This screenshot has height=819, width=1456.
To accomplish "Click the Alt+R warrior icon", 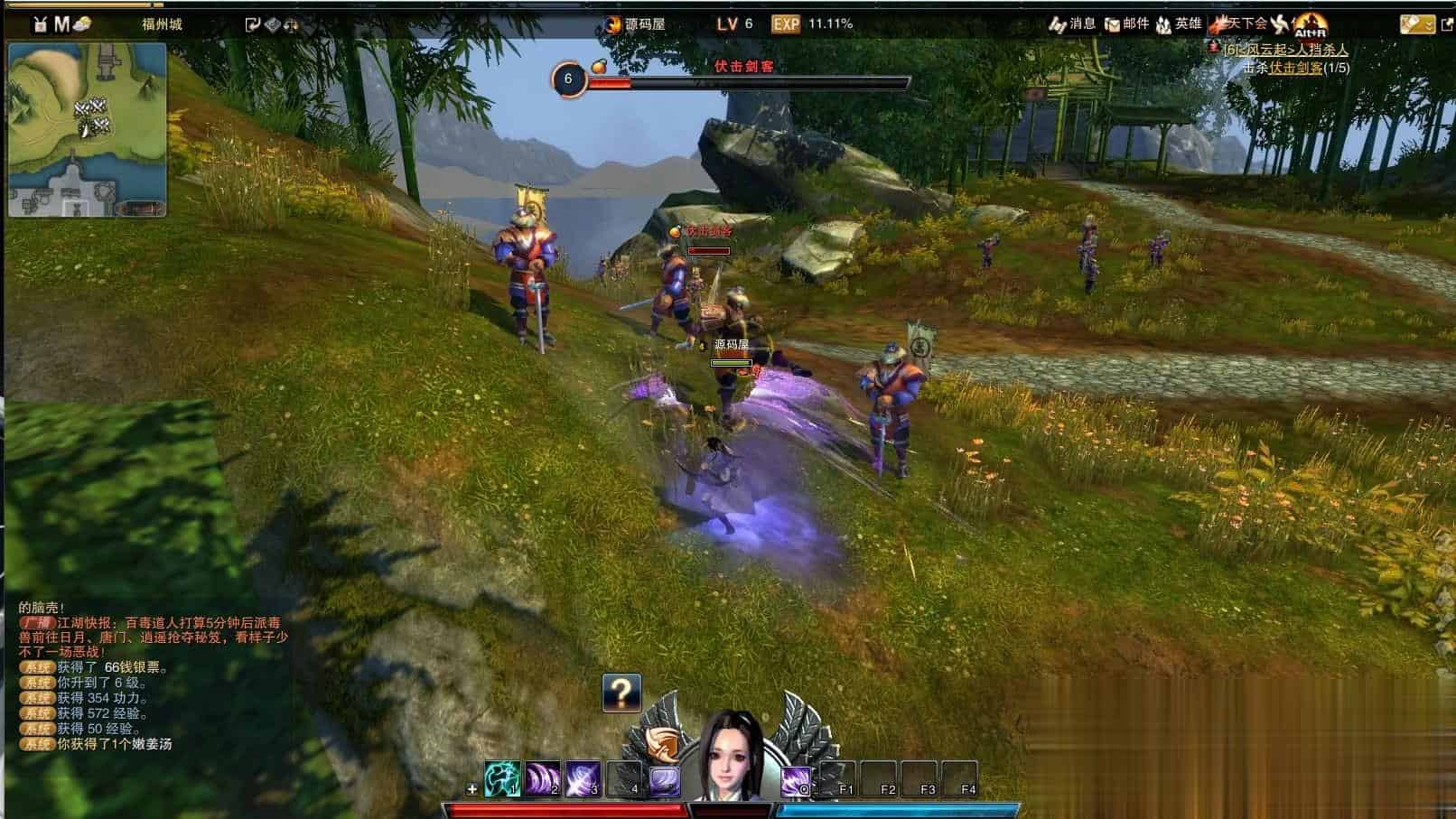I will pos(1310,25).
